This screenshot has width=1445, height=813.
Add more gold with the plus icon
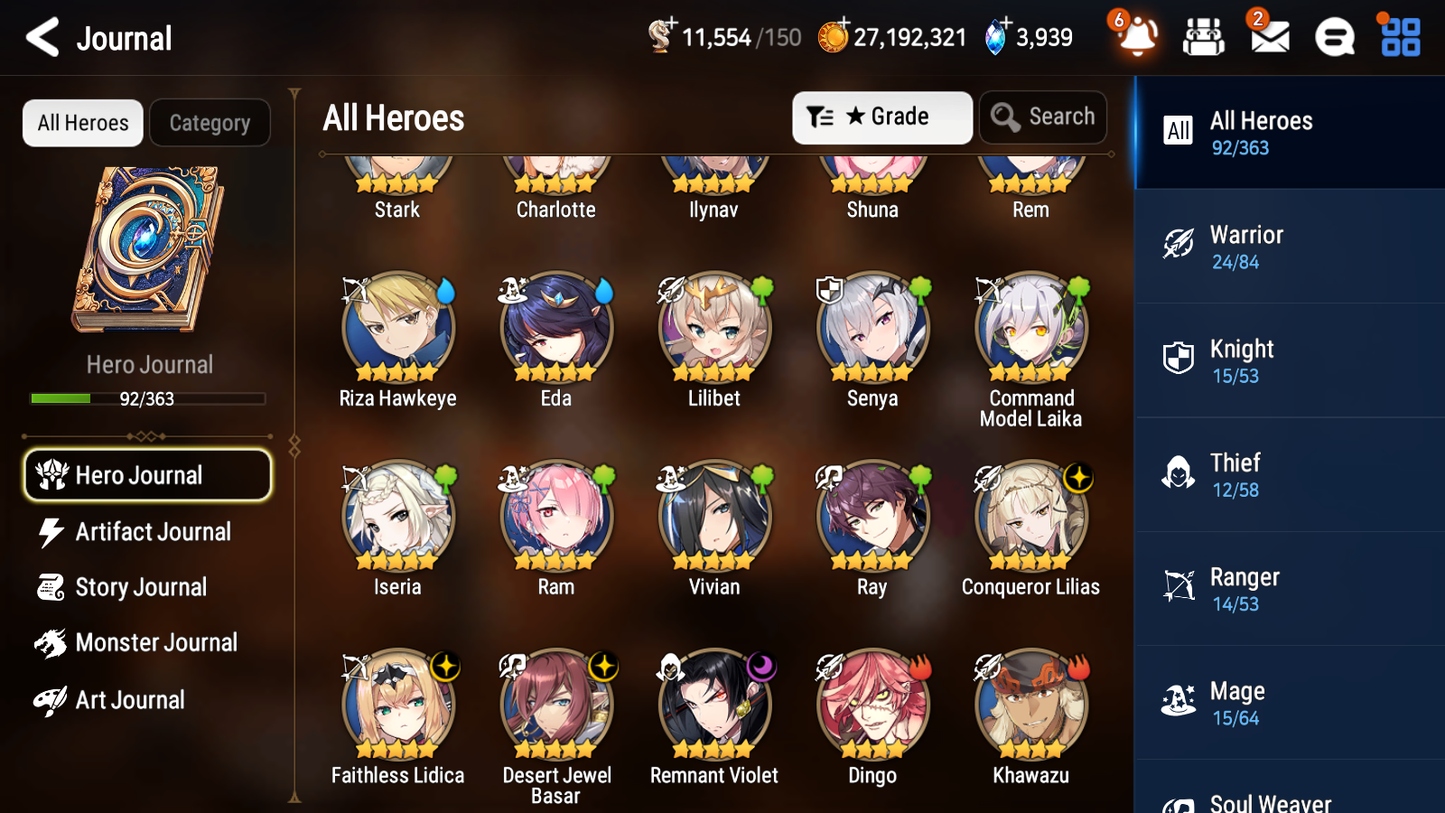pos(846,22)
